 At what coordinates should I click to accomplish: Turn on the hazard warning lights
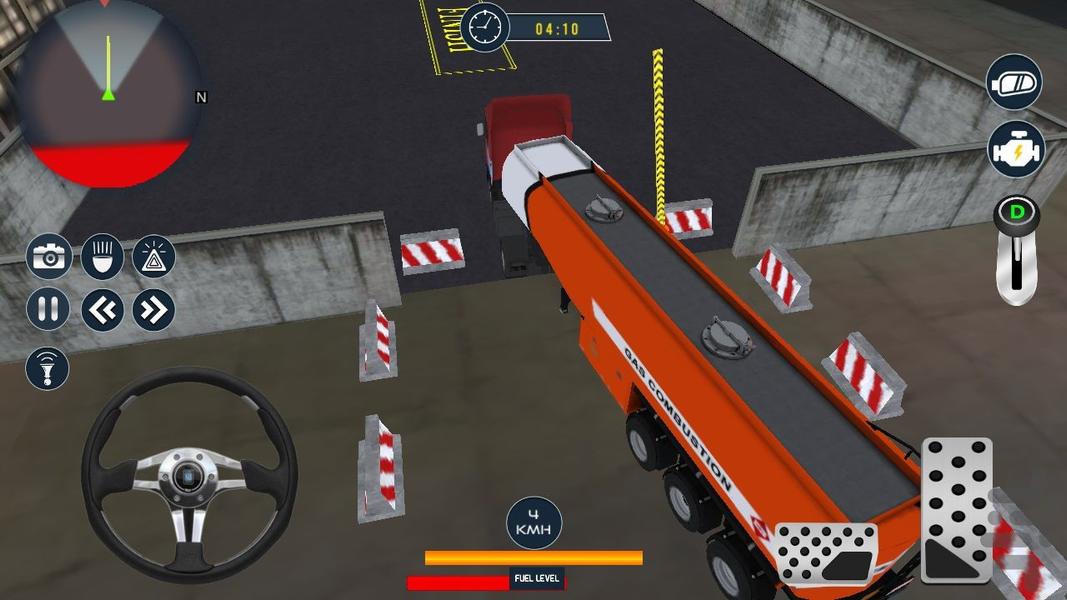coord(154,257)
